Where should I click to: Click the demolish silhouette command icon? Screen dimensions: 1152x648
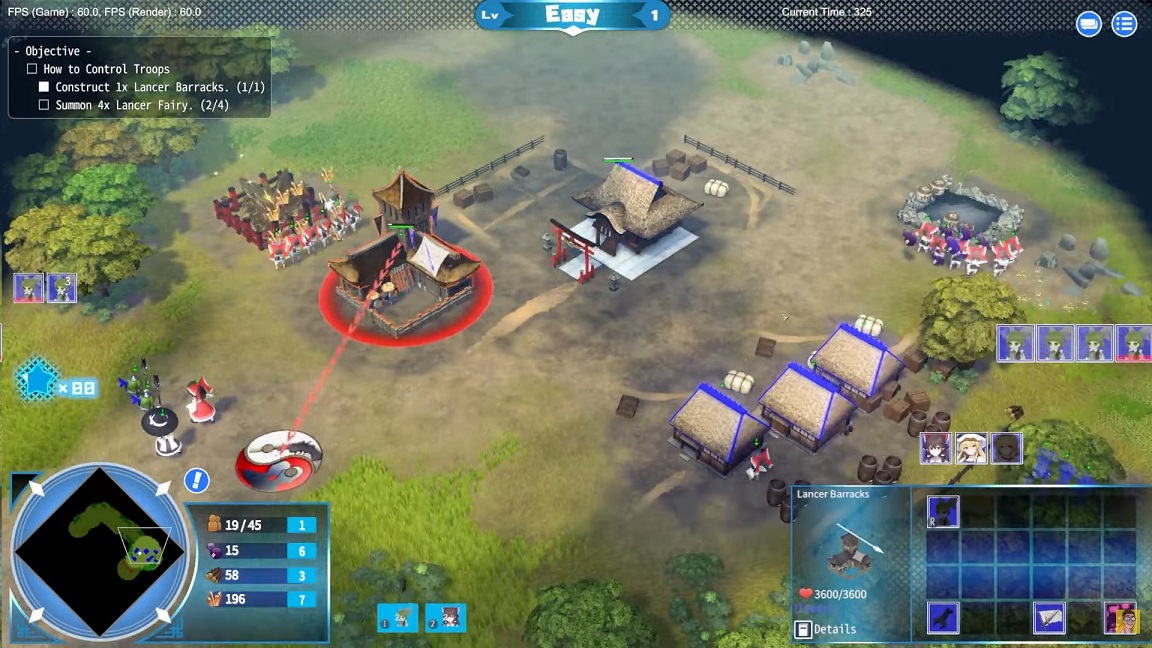pyautogui.click(x=943, y=617)
